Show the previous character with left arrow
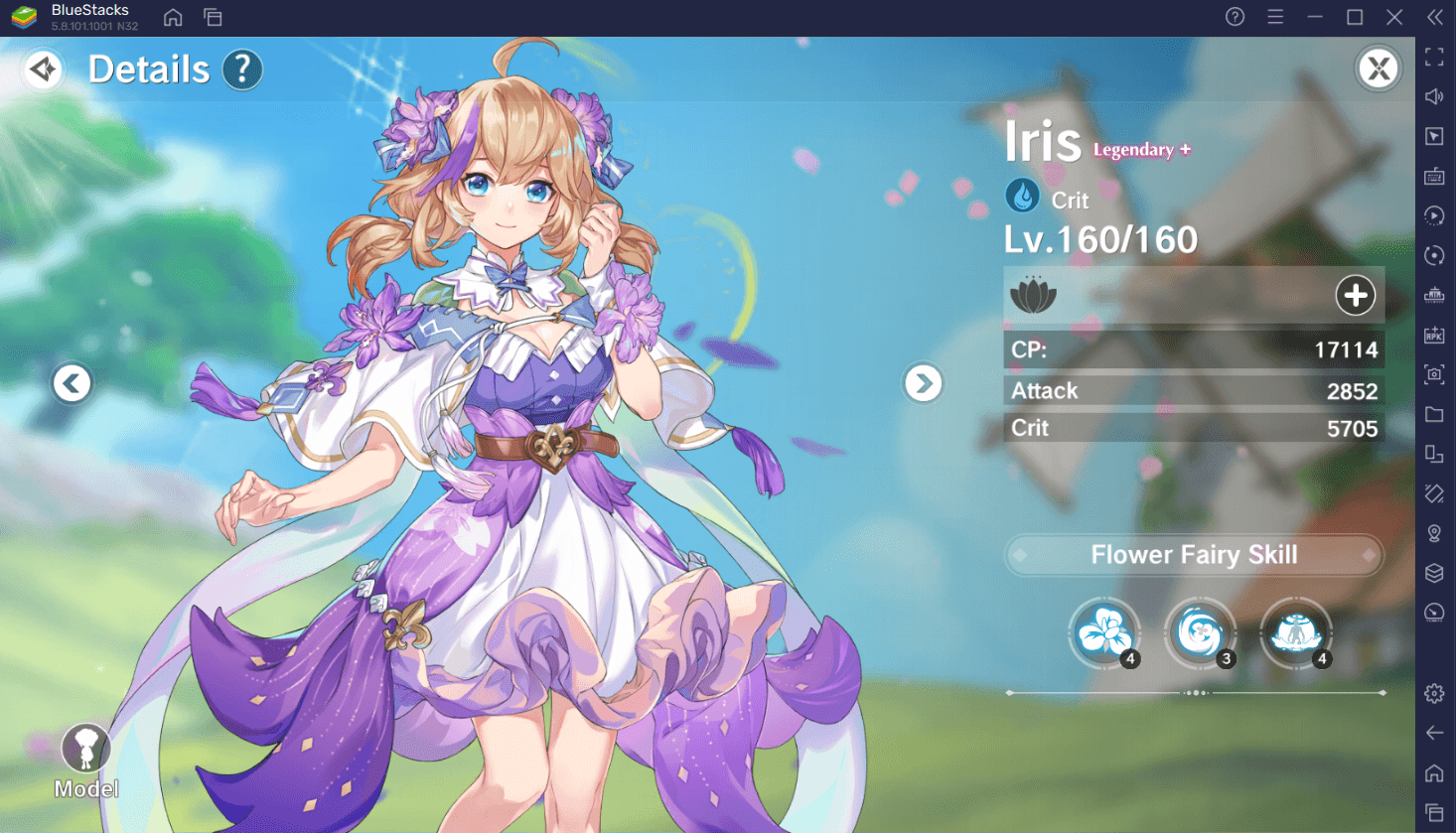Viewport: 1456px width, 833px height. tap(72, 383)
